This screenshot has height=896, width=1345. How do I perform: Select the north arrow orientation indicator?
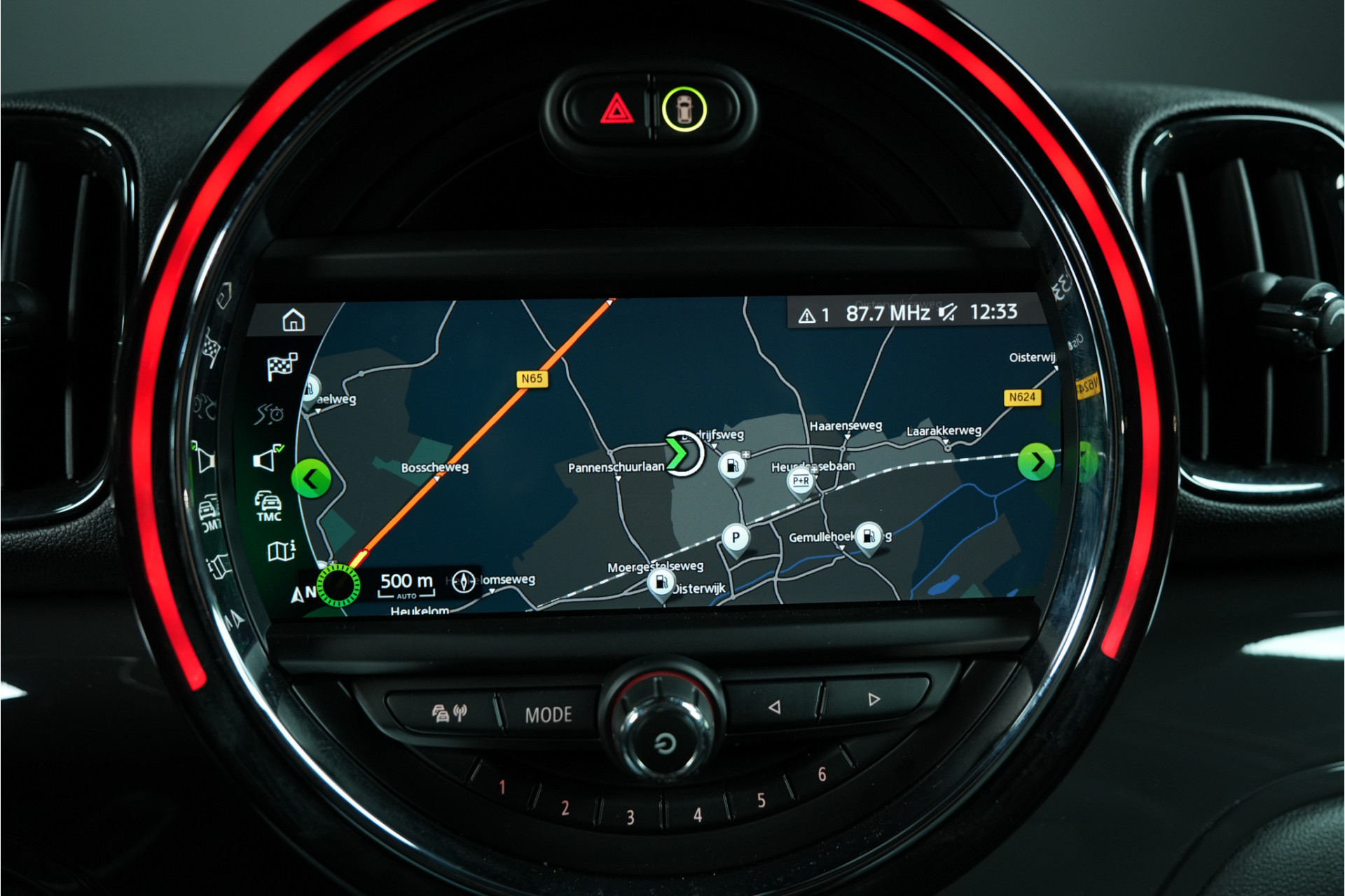point(303,594)
